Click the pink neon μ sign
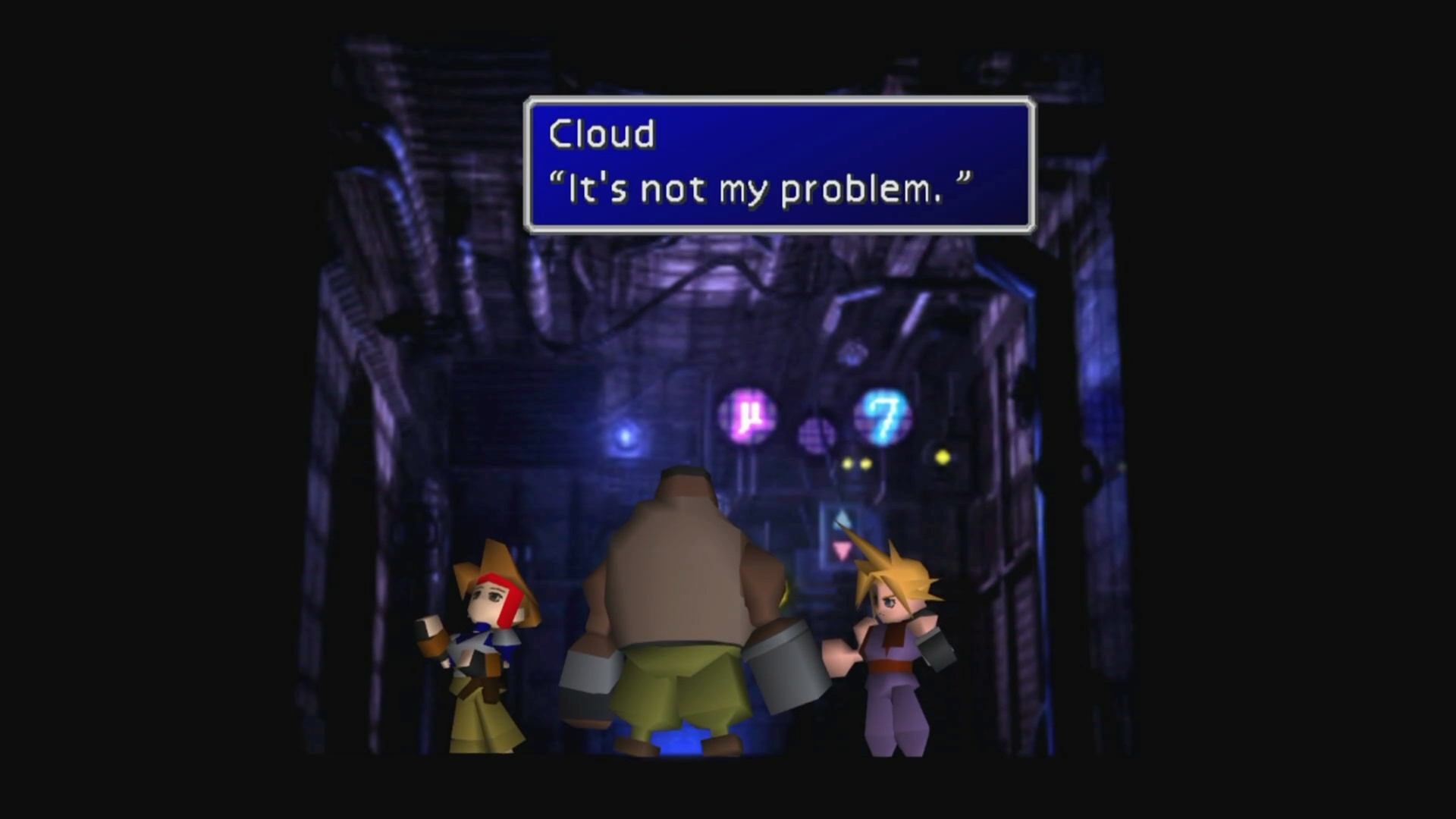The height and width of the screenshot is (819, 1456). tap(747, 413)
